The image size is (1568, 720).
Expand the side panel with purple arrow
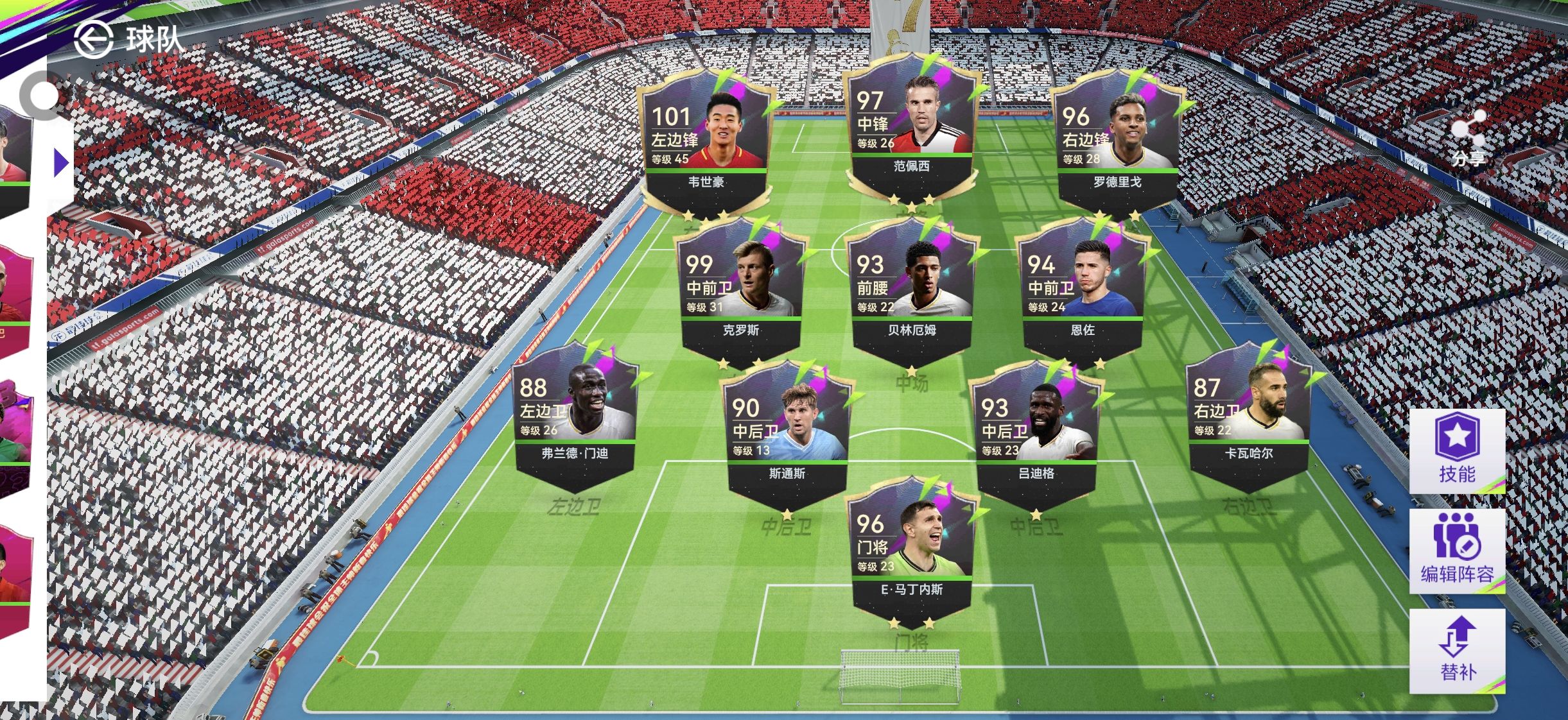click(x=61, y=163)
